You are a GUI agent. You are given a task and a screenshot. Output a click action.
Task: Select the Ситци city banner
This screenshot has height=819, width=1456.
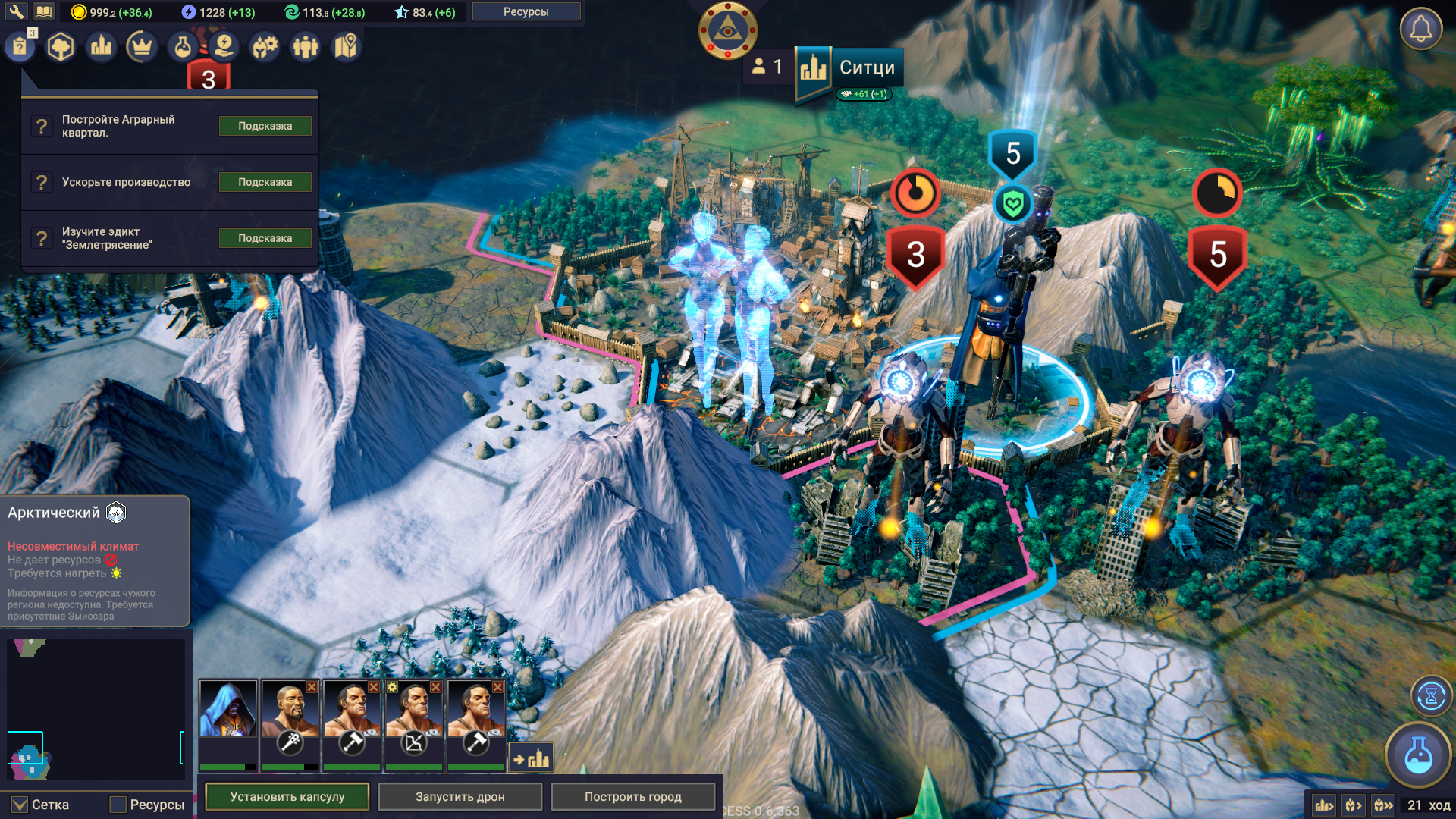click(849, 68)
